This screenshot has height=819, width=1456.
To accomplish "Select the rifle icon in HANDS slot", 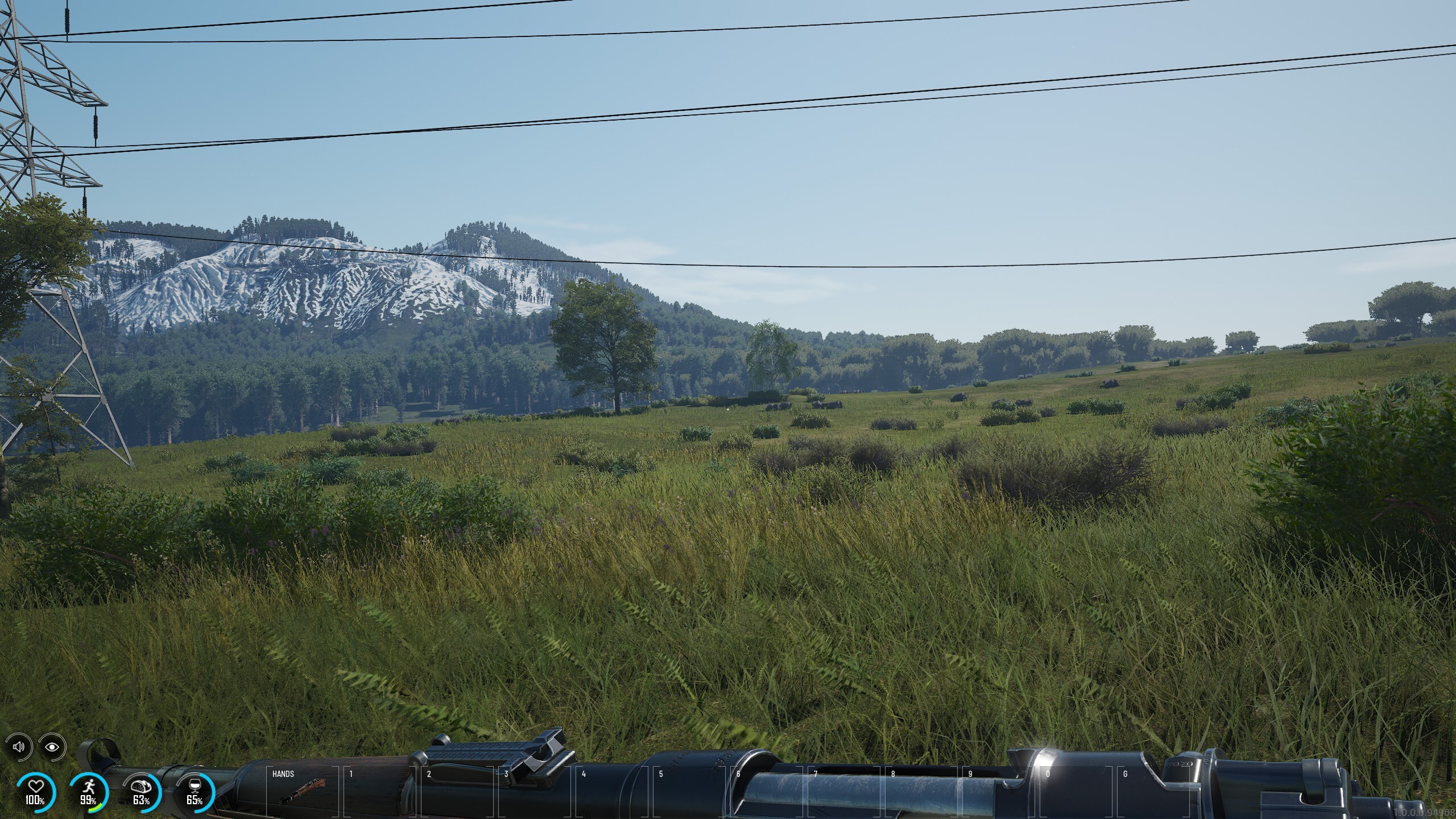I will click(x=302, y=792).
